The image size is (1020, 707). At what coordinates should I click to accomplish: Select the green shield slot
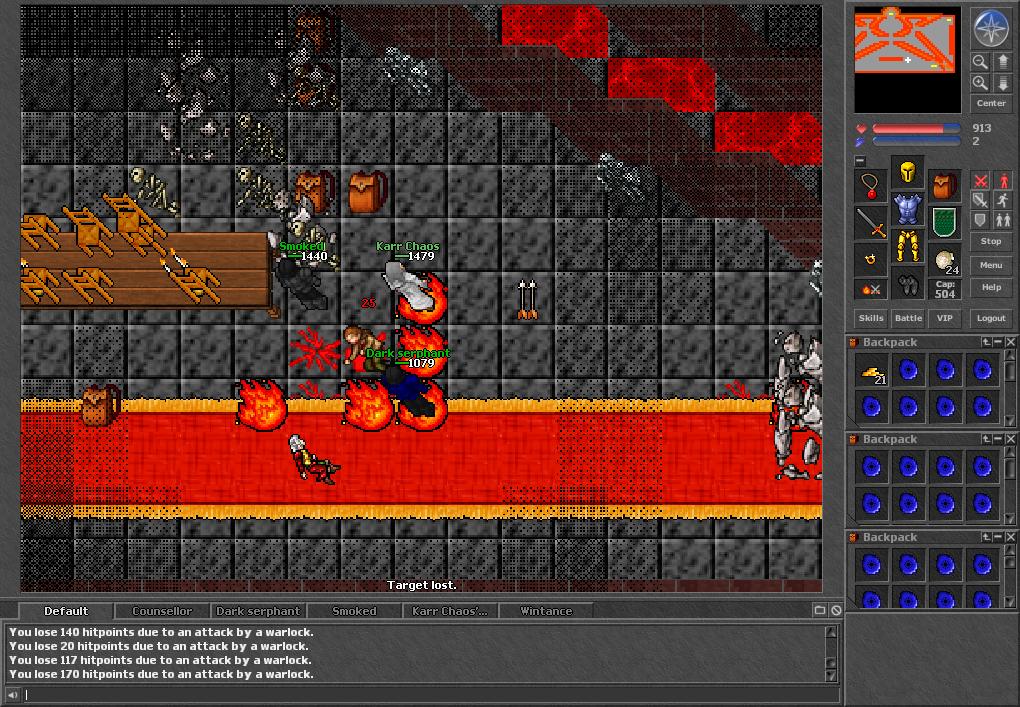[x=943, y=222]
